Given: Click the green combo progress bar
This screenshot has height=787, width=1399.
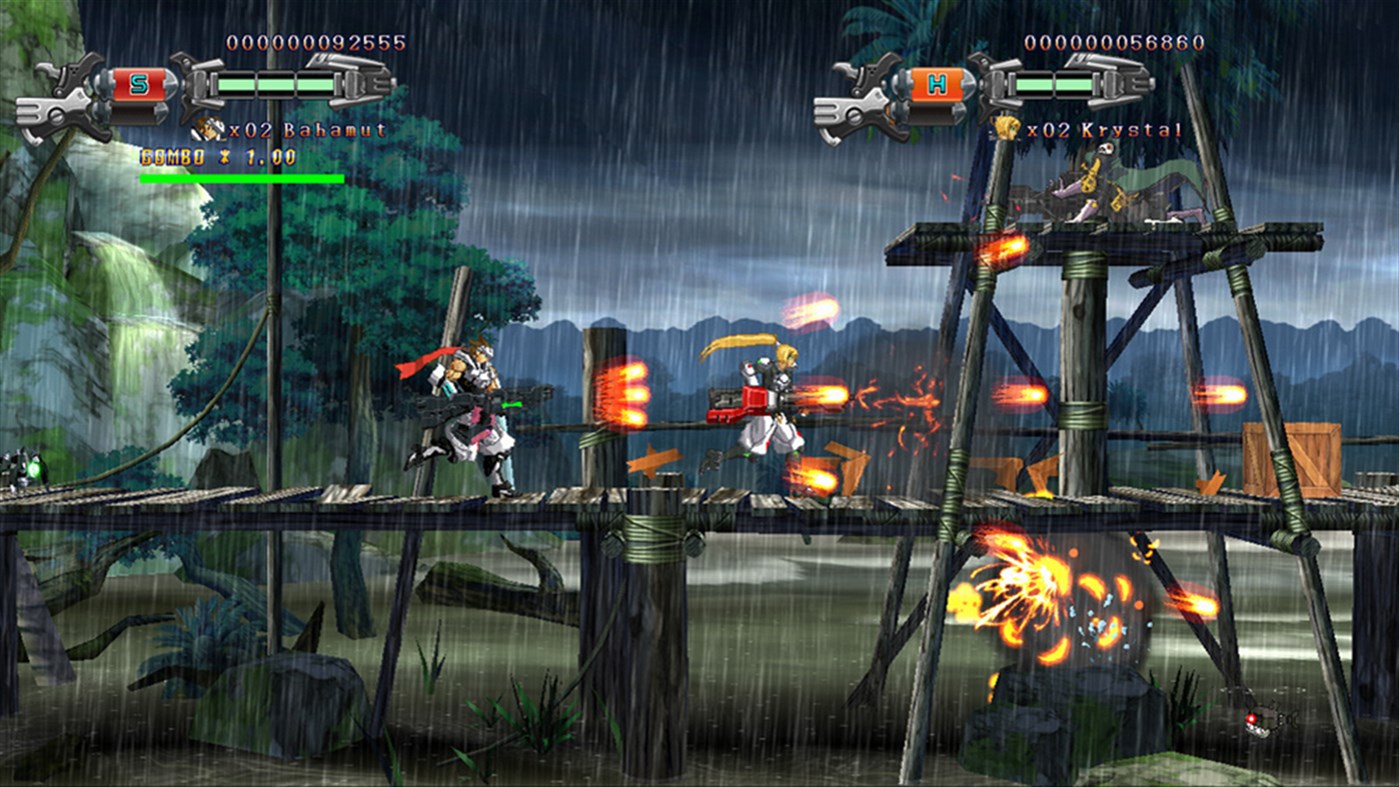Looking at the screenshot, I should pos(241,178).
